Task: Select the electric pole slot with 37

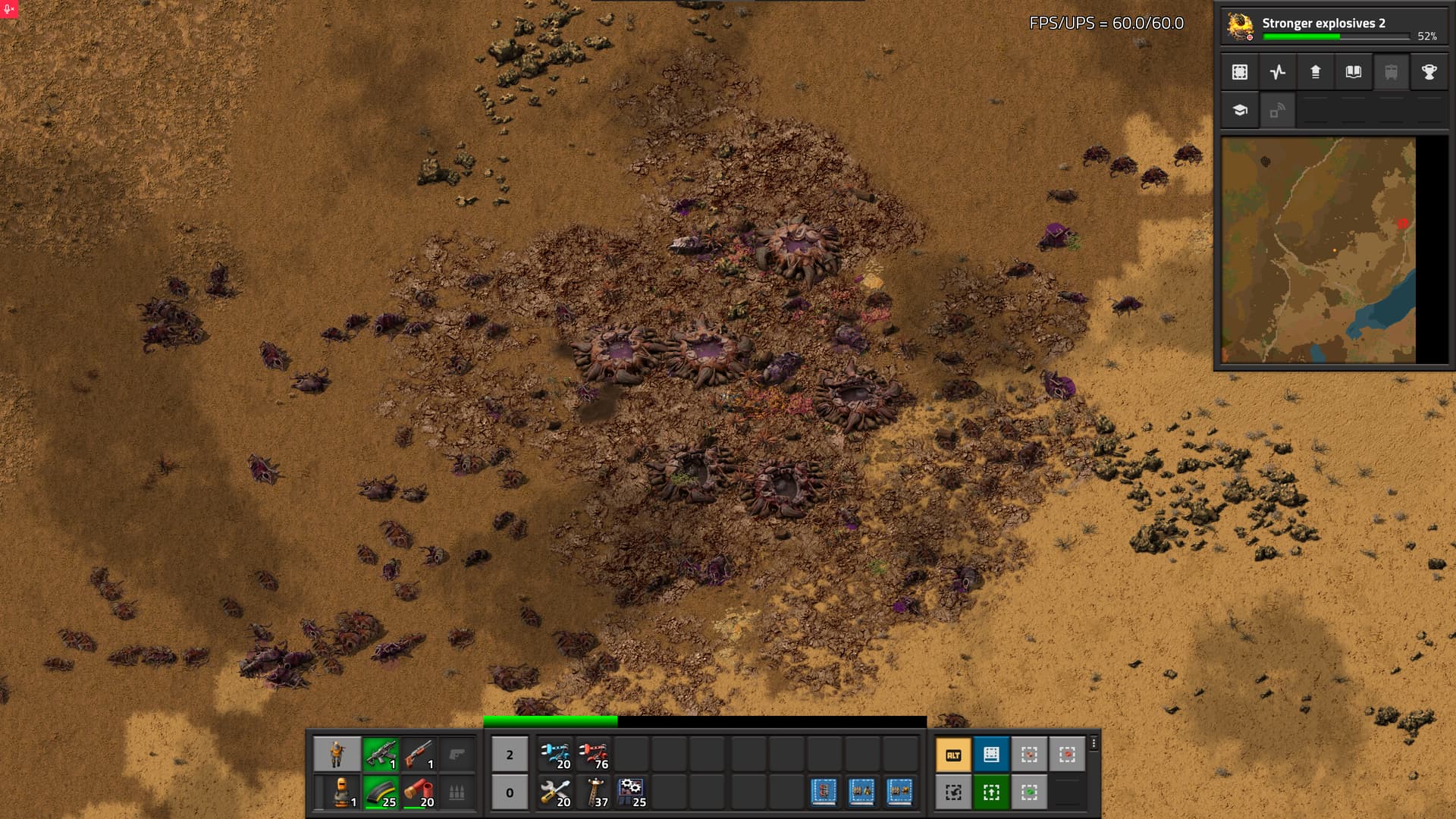Action: (593, 792)
